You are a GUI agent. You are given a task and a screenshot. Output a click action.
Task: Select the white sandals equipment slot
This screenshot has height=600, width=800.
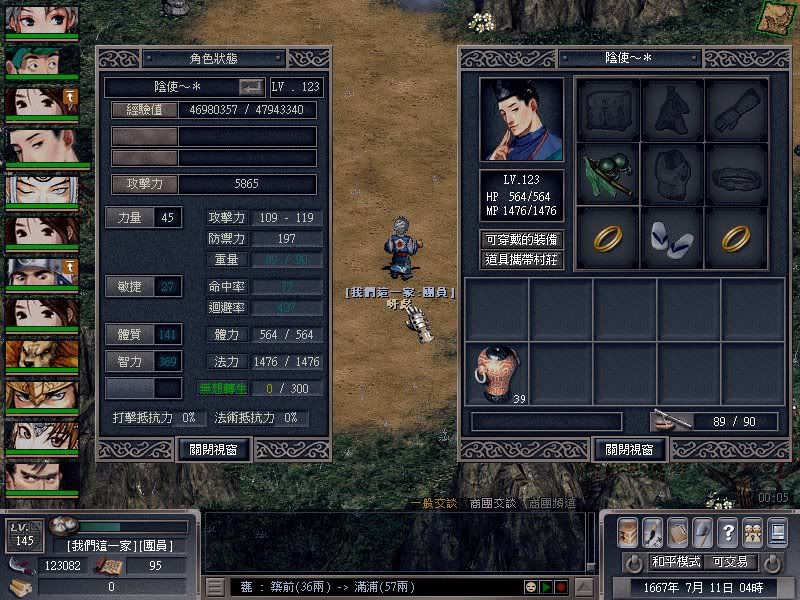coord(671,237)
